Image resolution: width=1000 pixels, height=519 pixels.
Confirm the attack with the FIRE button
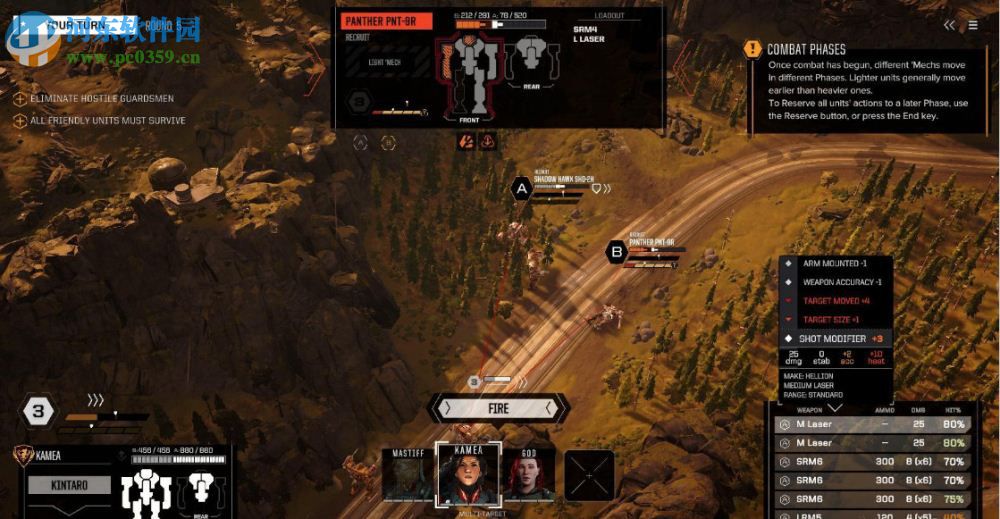tap(498, 408)
